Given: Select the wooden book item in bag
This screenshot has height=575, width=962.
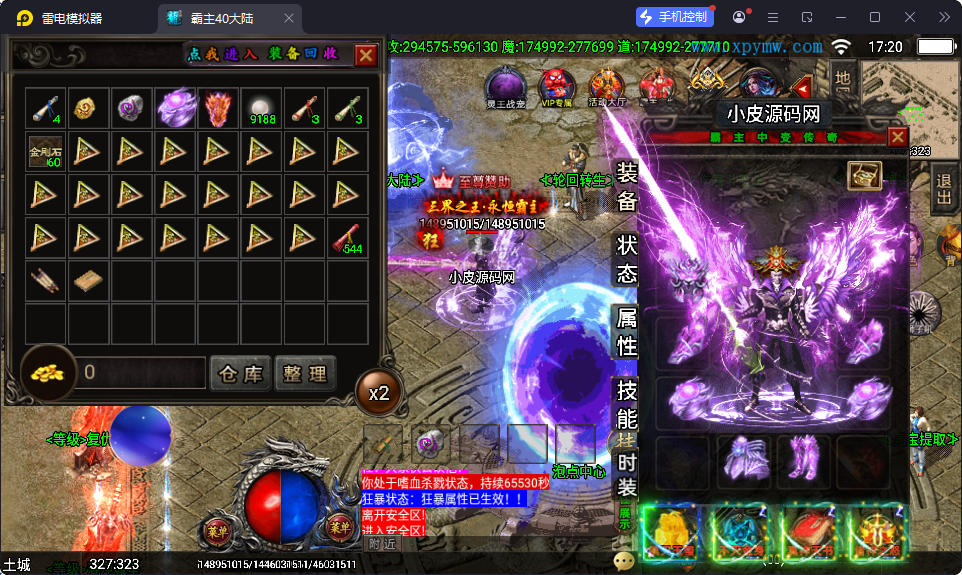Looking at the screenshot, I should tap(88, 281).
